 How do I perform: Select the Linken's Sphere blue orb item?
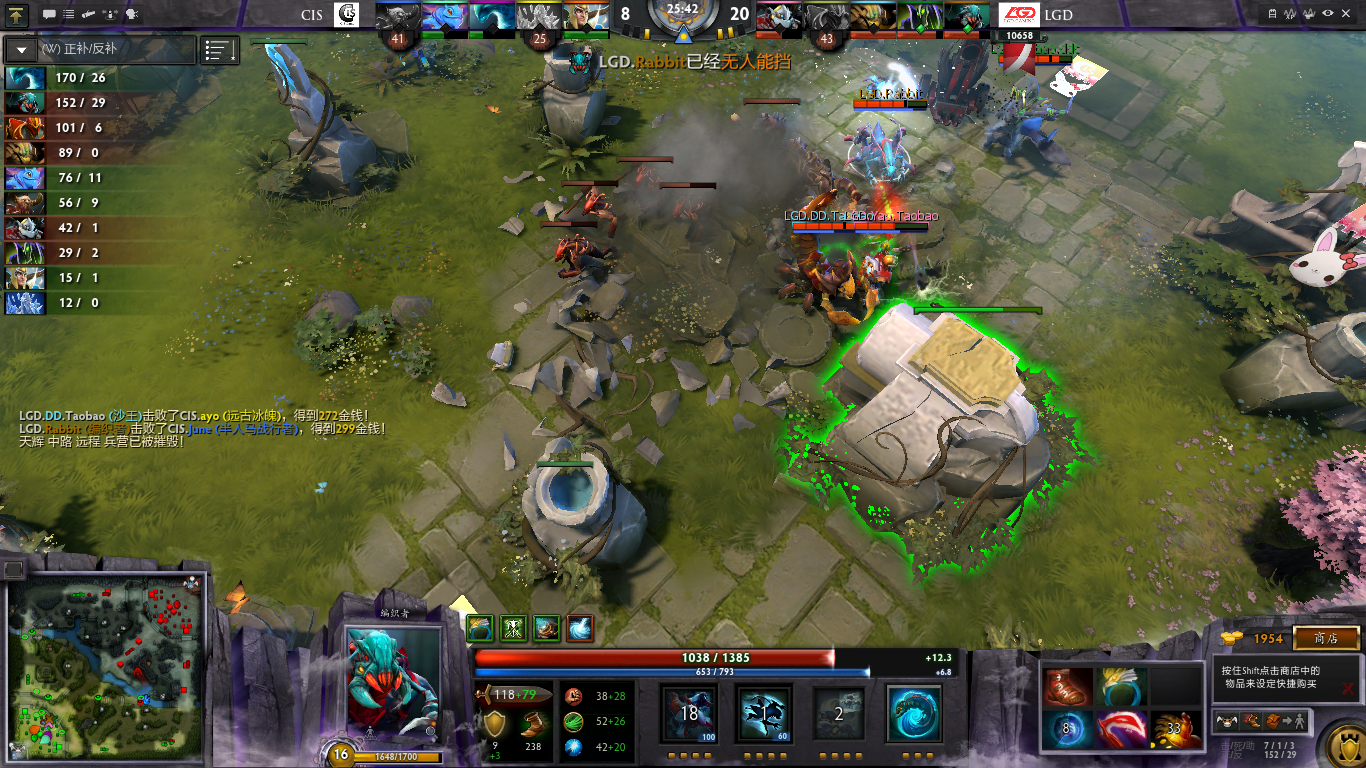pos(1065,730)
